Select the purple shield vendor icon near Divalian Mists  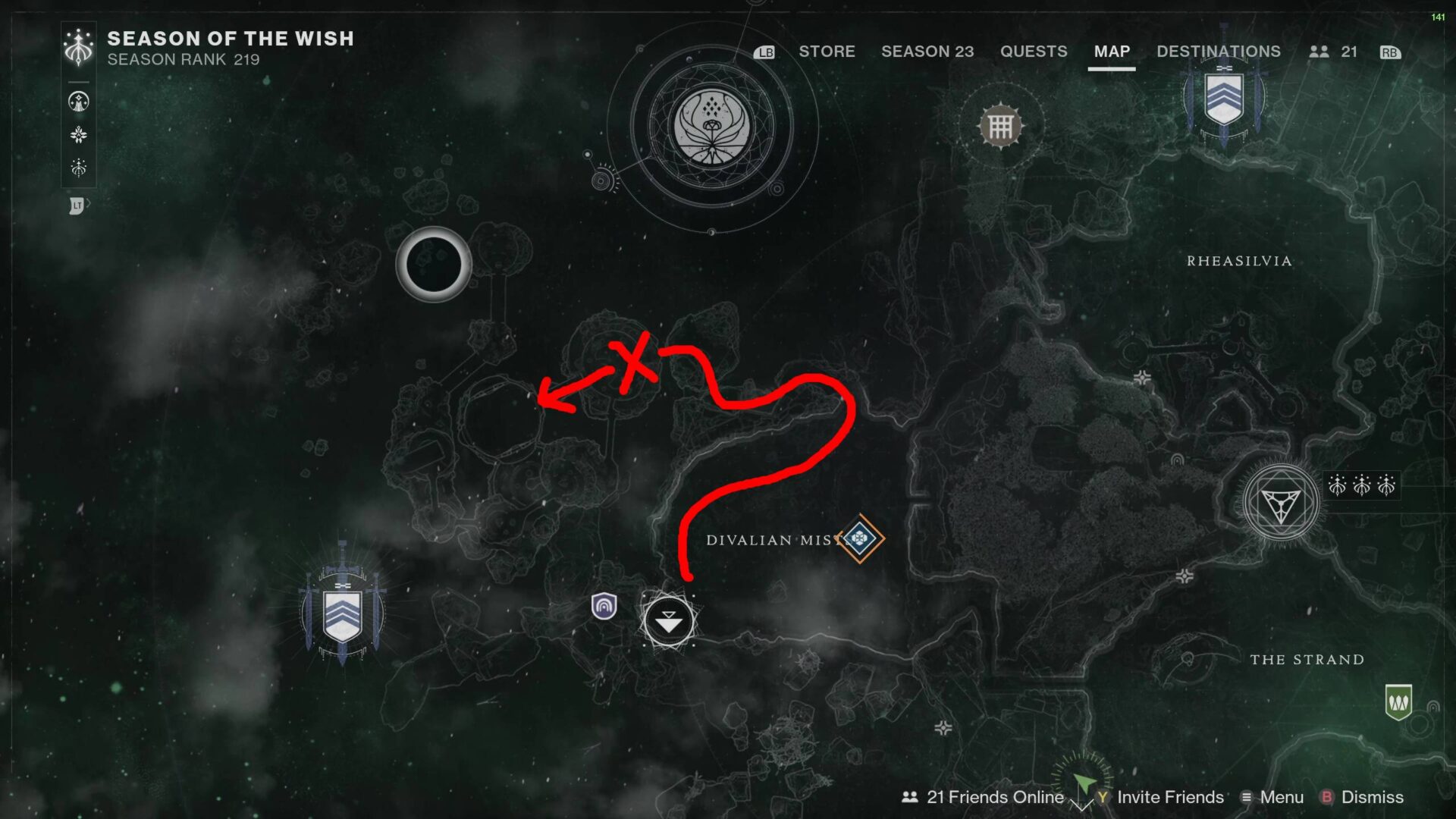[603, 607]
